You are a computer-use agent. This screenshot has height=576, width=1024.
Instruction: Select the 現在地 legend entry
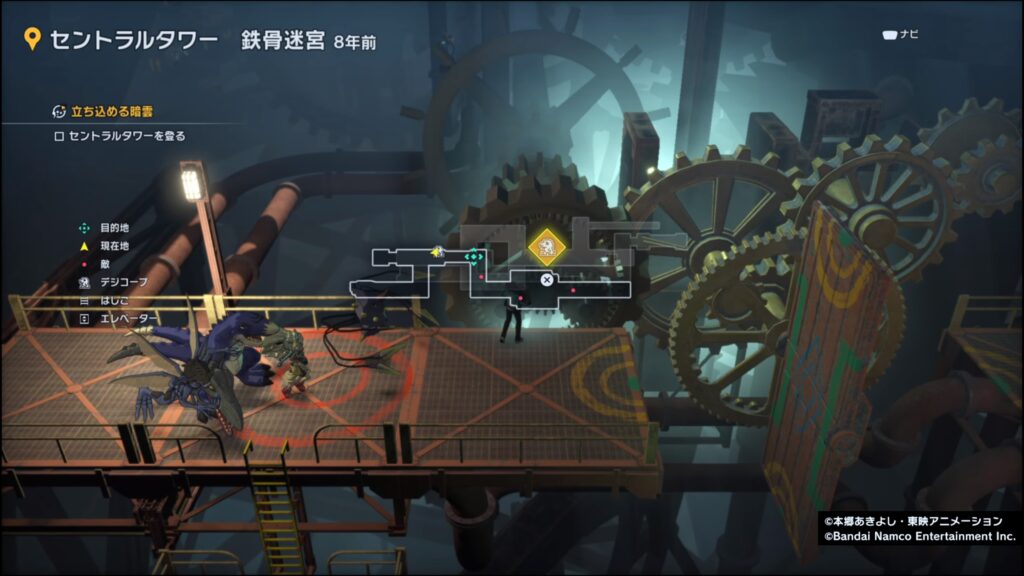pos(113,246)
